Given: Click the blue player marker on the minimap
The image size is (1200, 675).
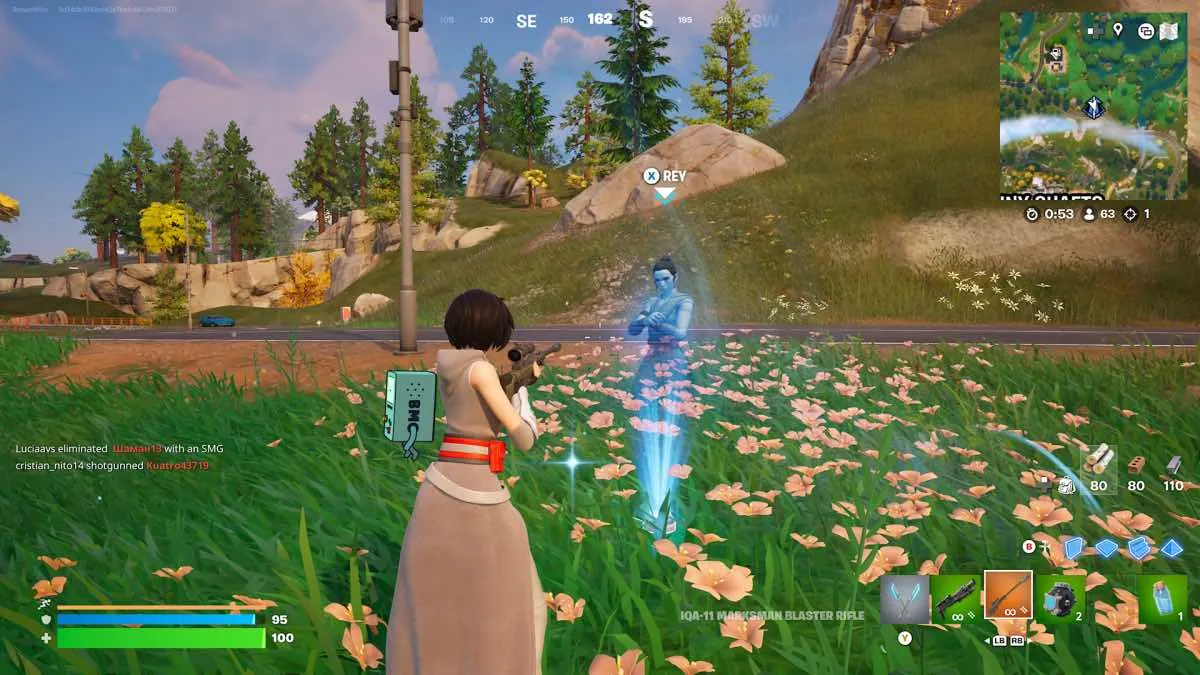Looking at the screenshot, I should (1094, 106).
